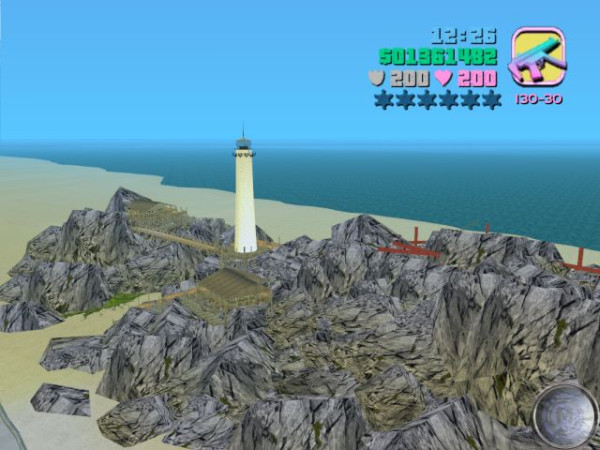Select the submachine gun weapon icon
This screenshot has width=600, height=450.
point(538,57)
